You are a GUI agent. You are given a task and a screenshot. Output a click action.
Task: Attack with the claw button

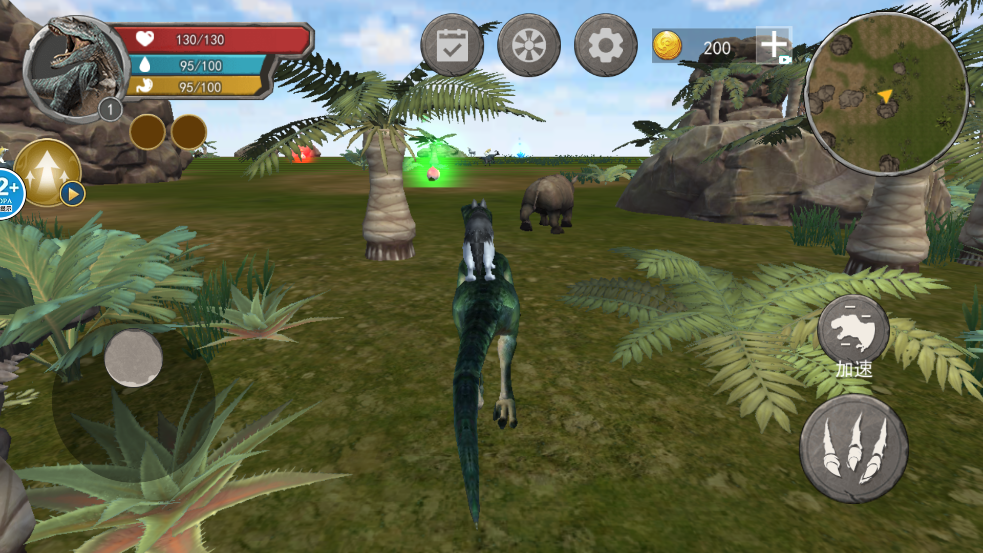(x=853, y=448)
